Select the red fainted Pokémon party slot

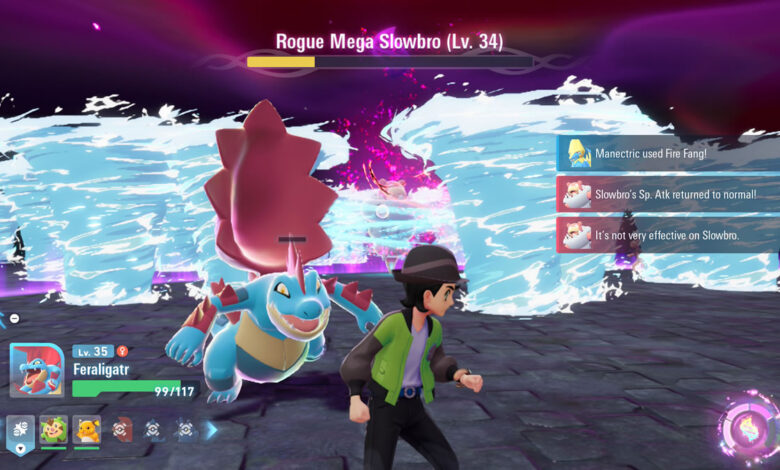click(x=121, y=430)
